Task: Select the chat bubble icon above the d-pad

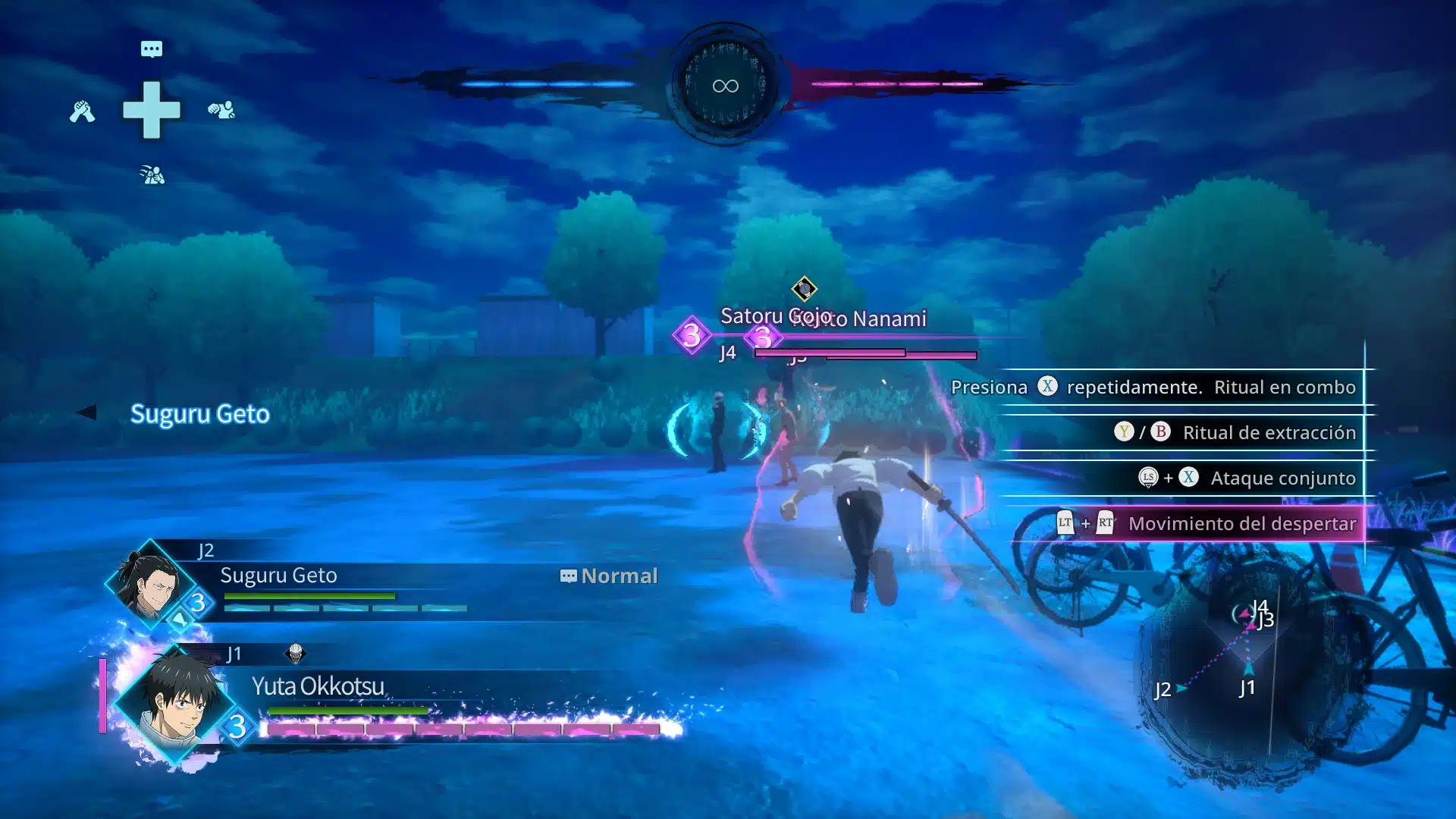Action: coord(152,49)
